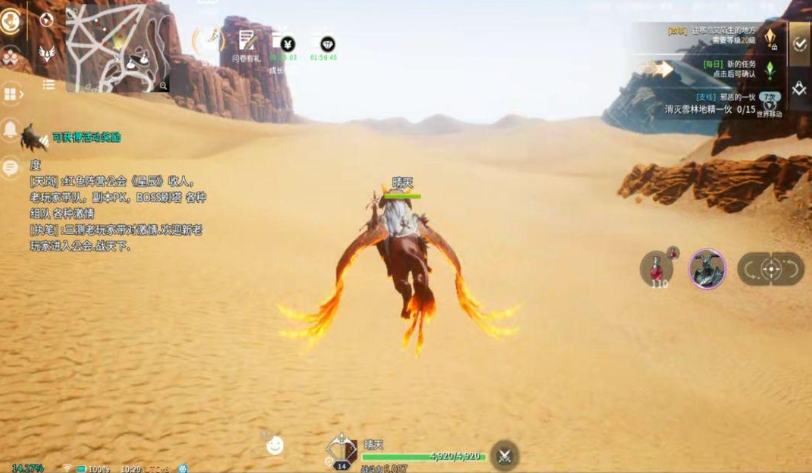Open the chat speech bubble button
Image resolution: width=812 pixels, height=473 pixels.
(11, 167)
